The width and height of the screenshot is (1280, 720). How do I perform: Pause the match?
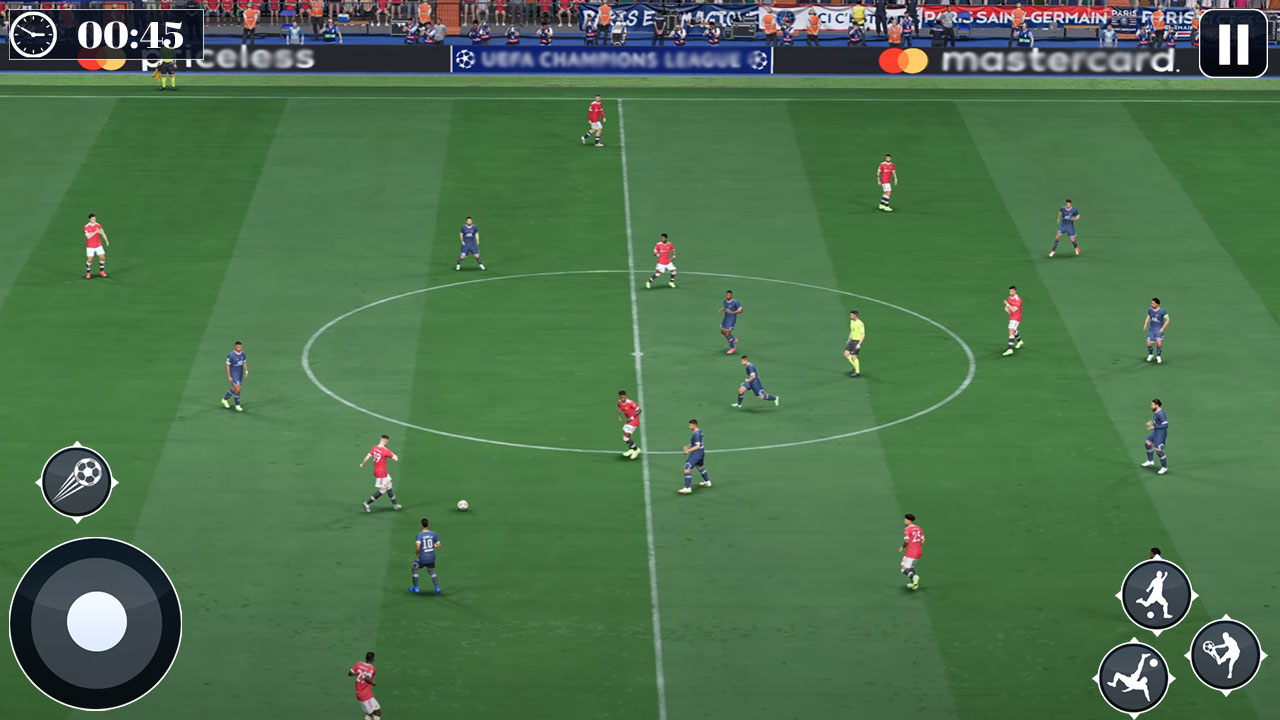(x=1235, y=44)
